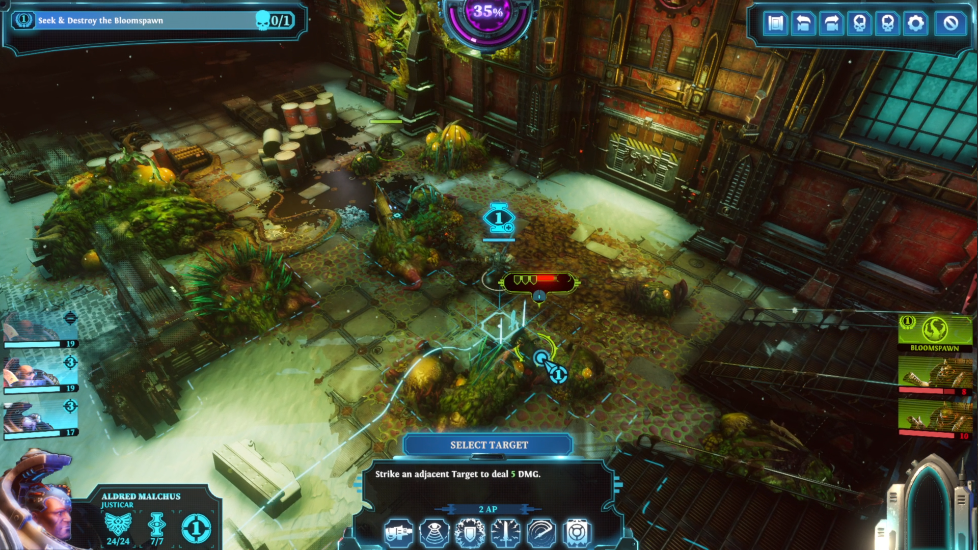This screenshot has width=978, height=550.
Task: Select the bottom Bloomspawn enemy card
Action: tap(936, 418)
